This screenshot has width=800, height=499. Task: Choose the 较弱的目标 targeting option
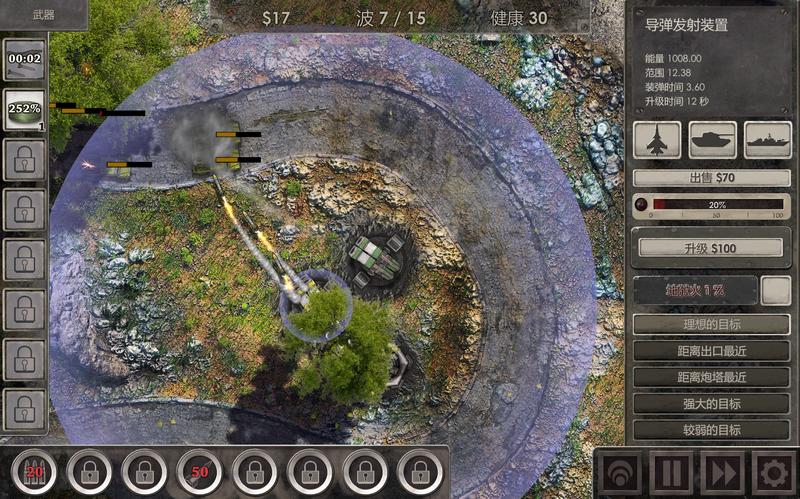click(x=710, y=430)
